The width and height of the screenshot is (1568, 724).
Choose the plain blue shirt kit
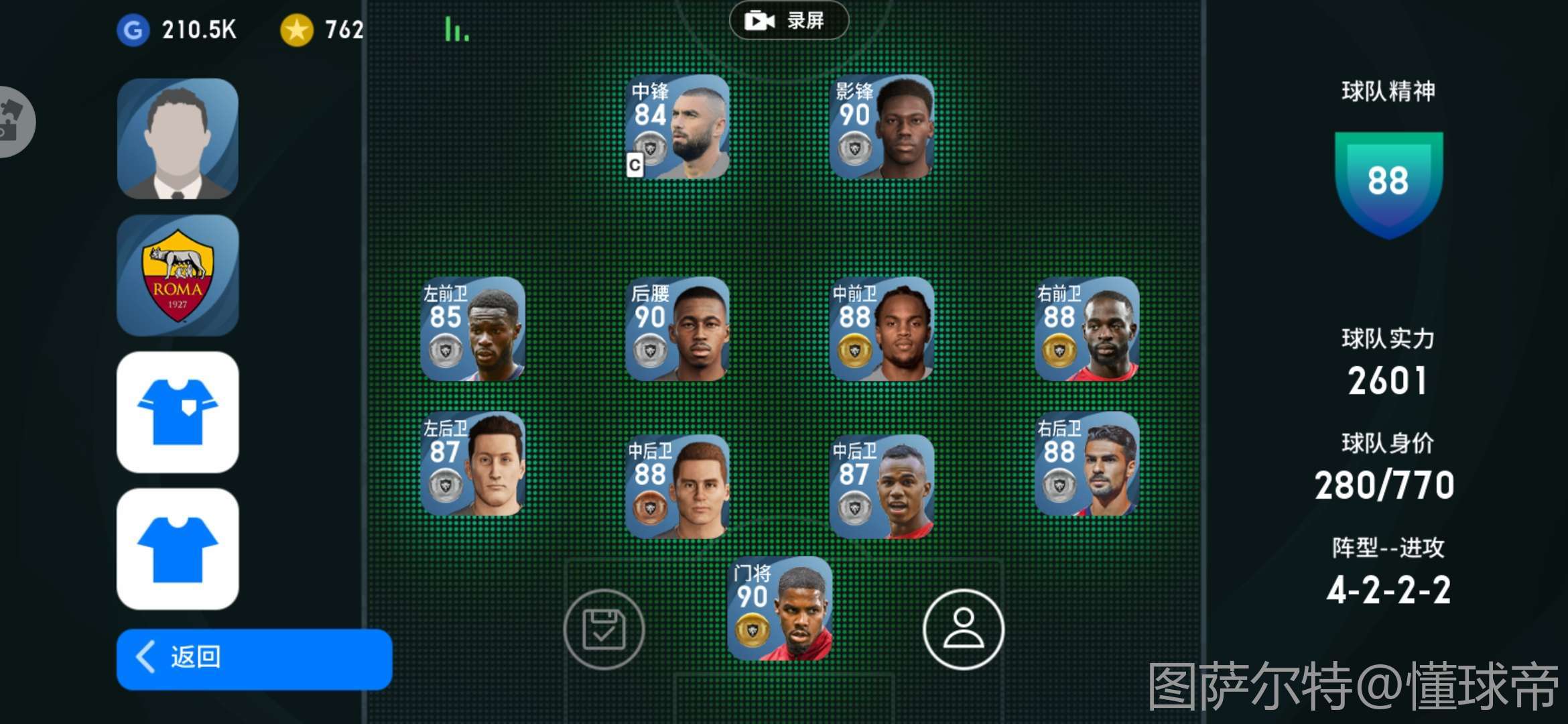pyautogui.click(x=178, y=549)
